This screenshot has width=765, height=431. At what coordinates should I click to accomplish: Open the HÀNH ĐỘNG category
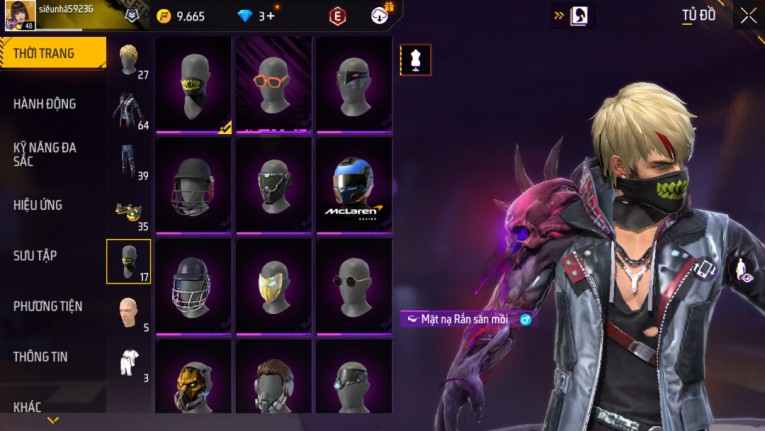(45, 104)
